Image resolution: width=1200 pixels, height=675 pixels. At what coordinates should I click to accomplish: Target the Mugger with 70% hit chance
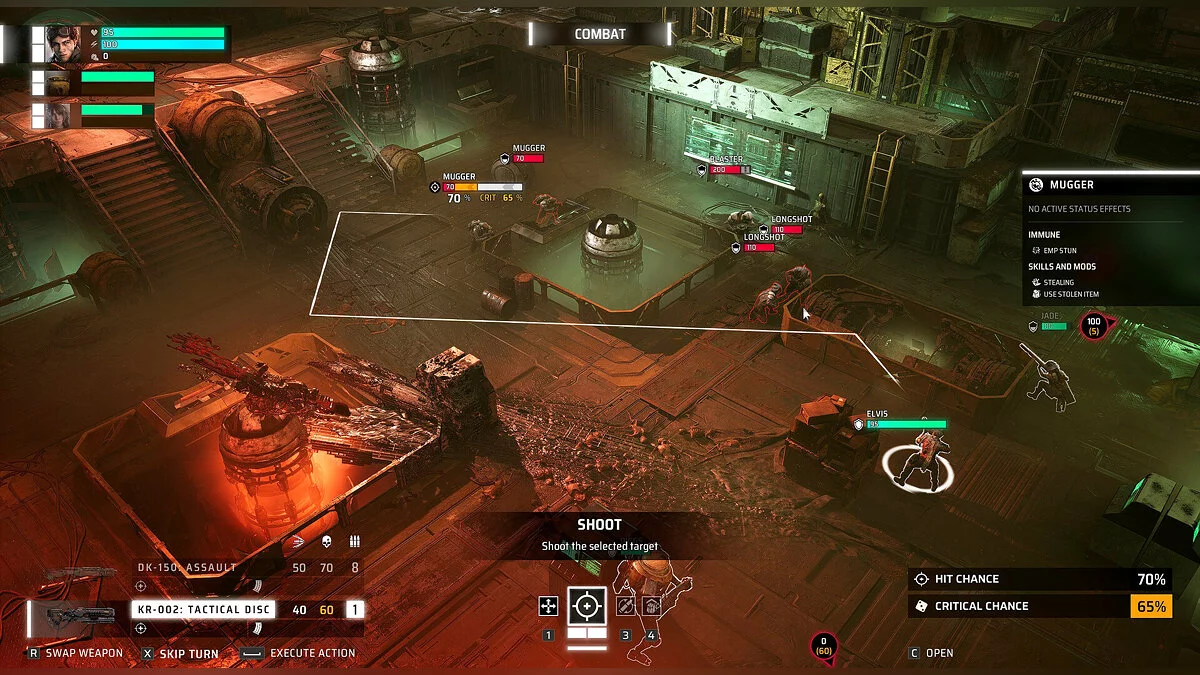[462, 186]
